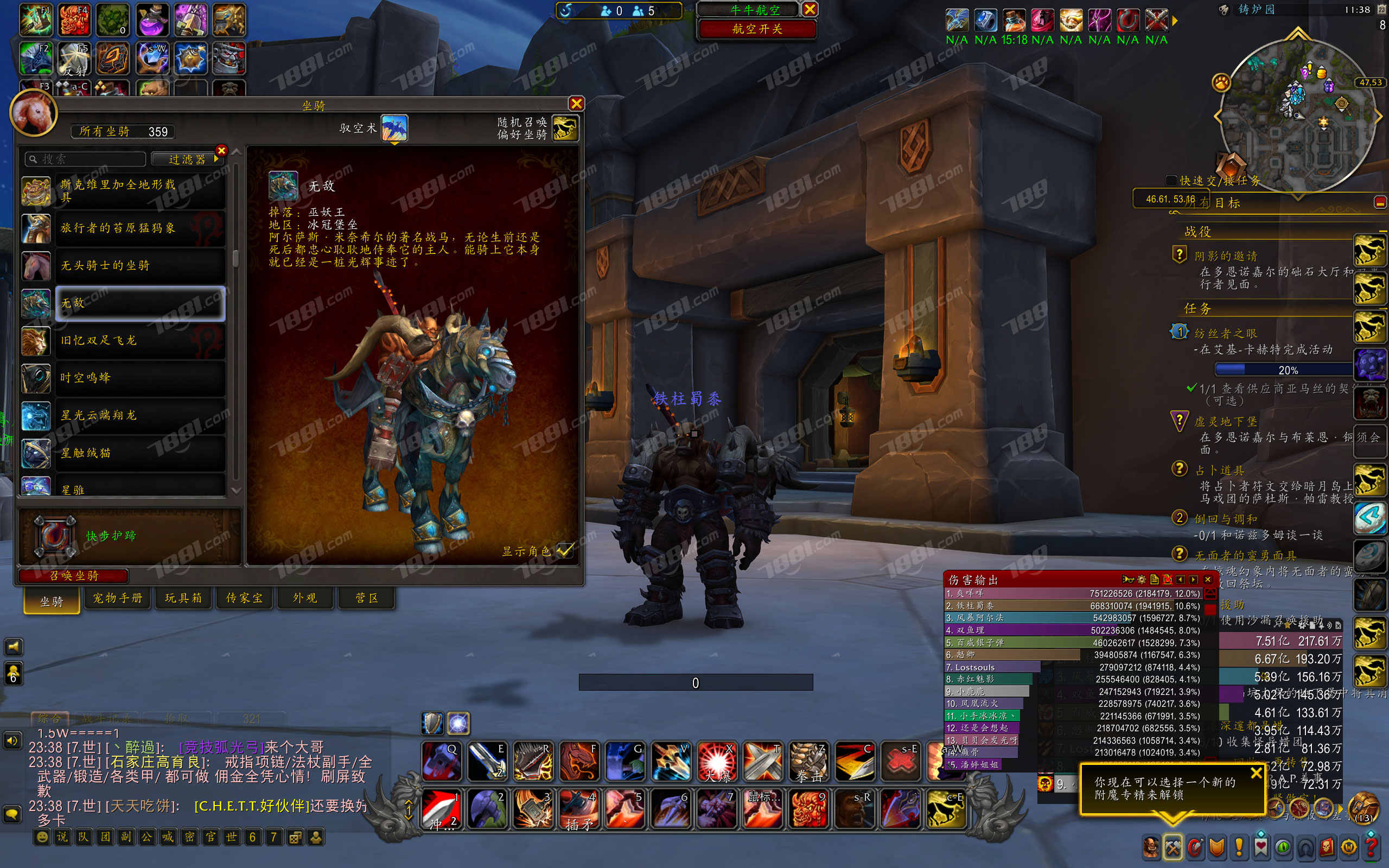Switch to the 宠物手册 pet journal tab

[x=118, y=598]
